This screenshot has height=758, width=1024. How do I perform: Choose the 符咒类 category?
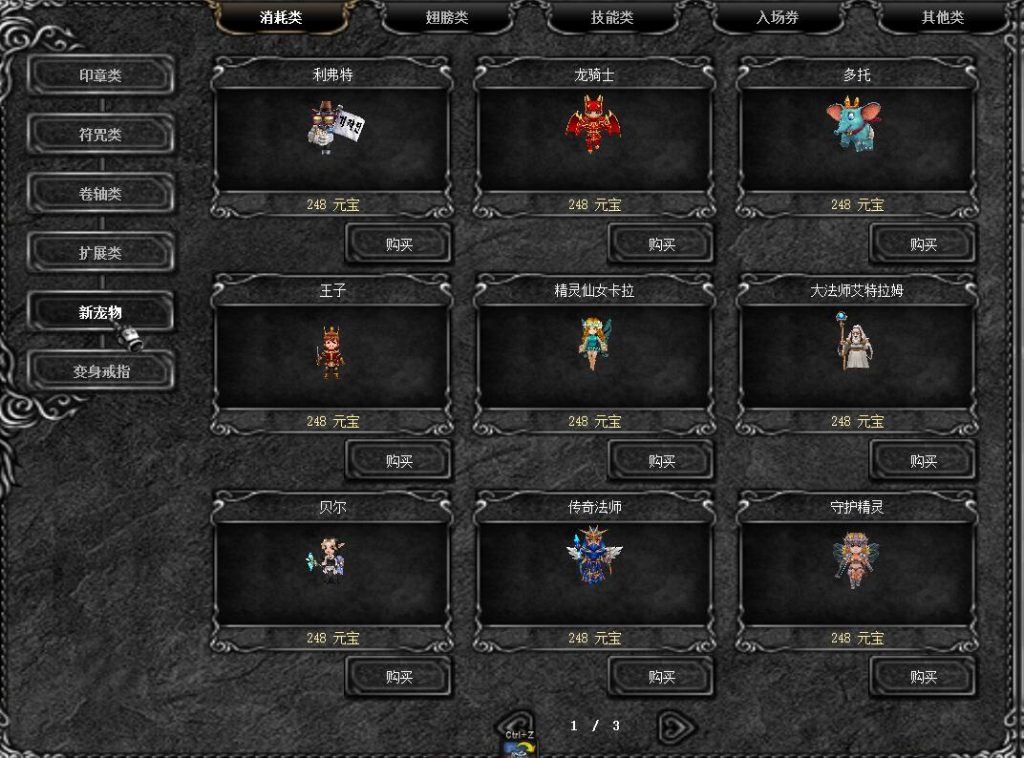(x=100, y=135)
